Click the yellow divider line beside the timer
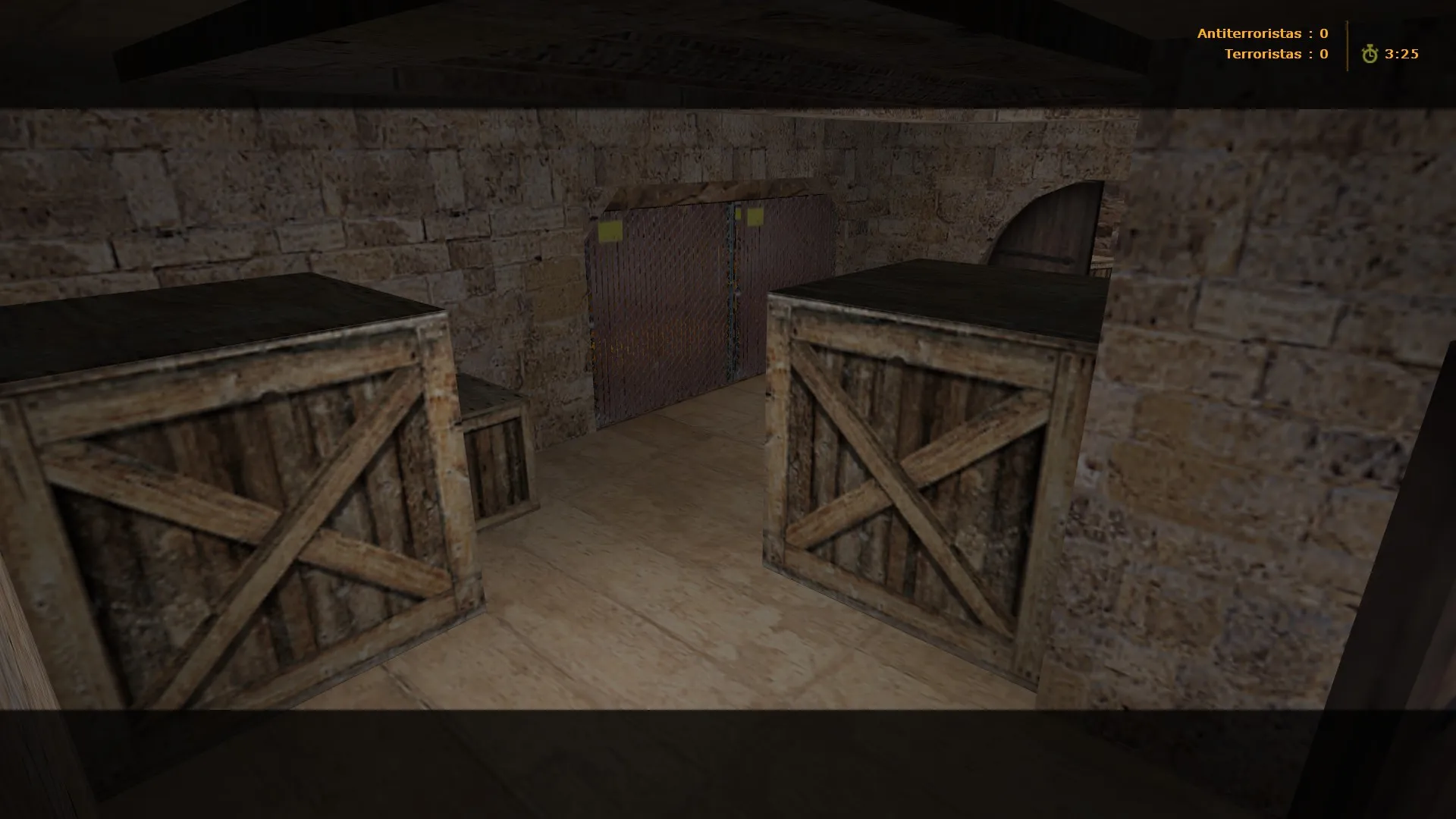Screen dimensions: 1456x819 click(x=1346, y=44)
